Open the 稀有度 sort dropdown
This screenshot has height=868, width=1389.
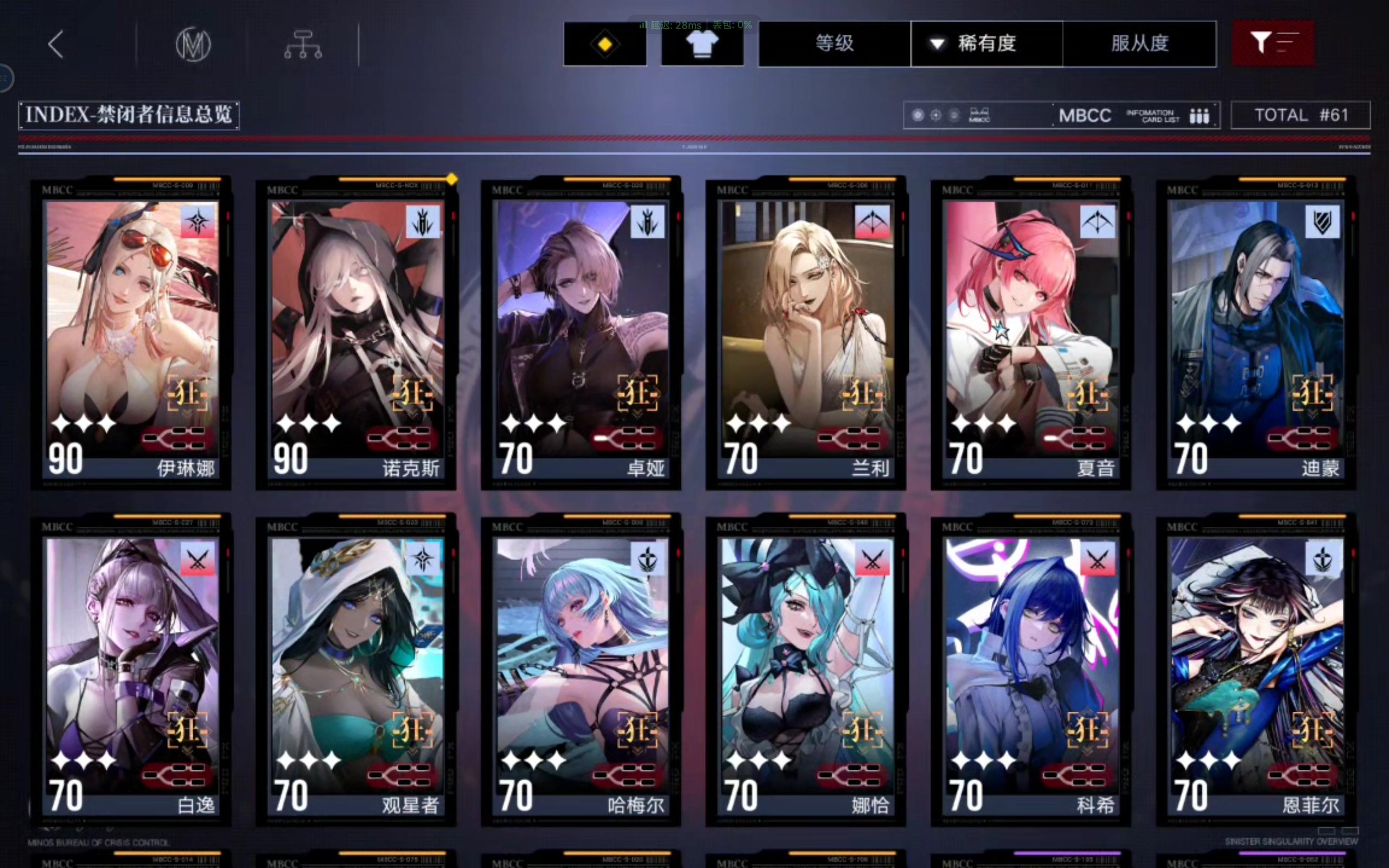tap(986, 43)
